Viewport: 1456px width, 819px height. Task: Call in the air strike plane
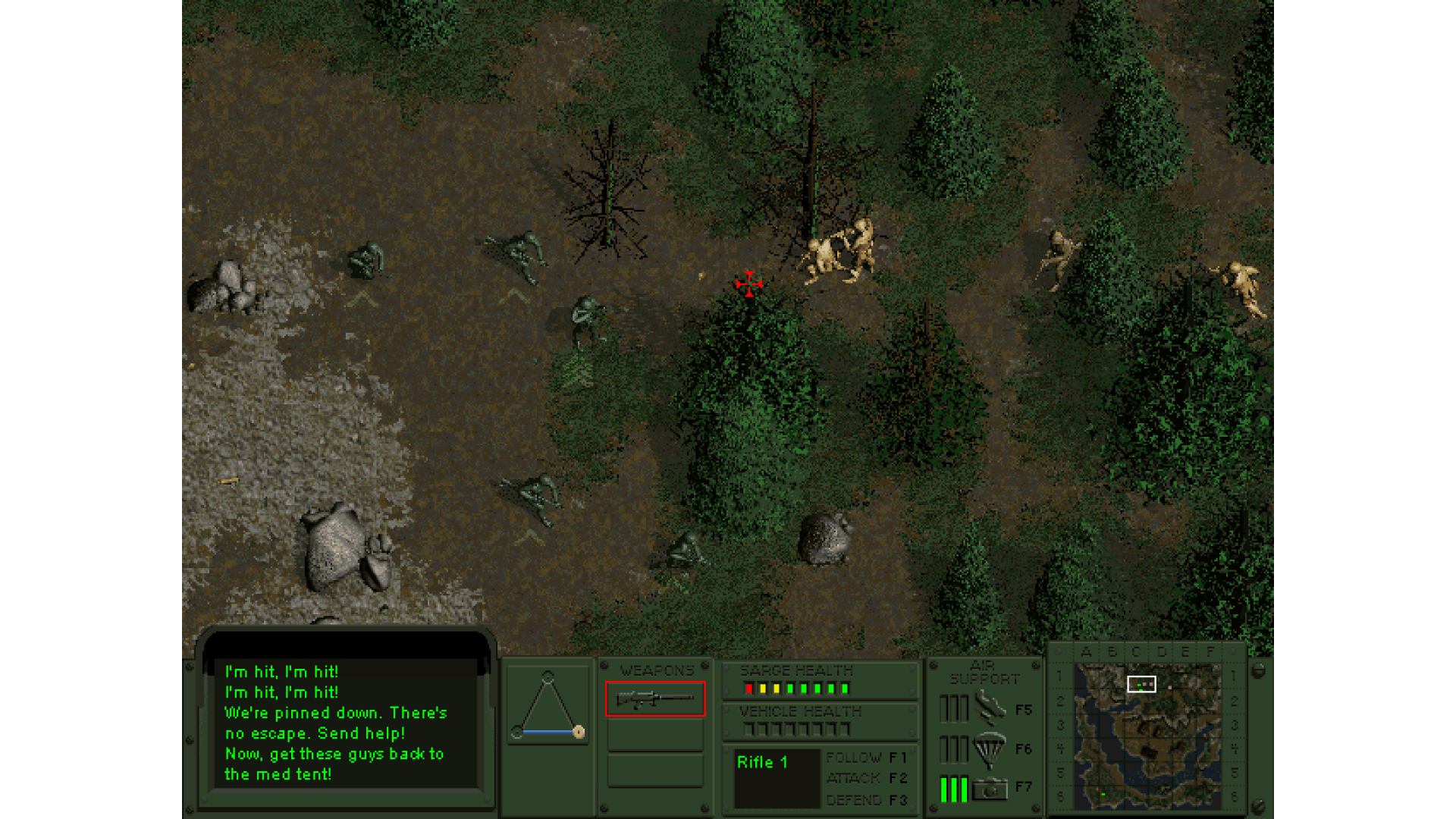coord(990,709)
